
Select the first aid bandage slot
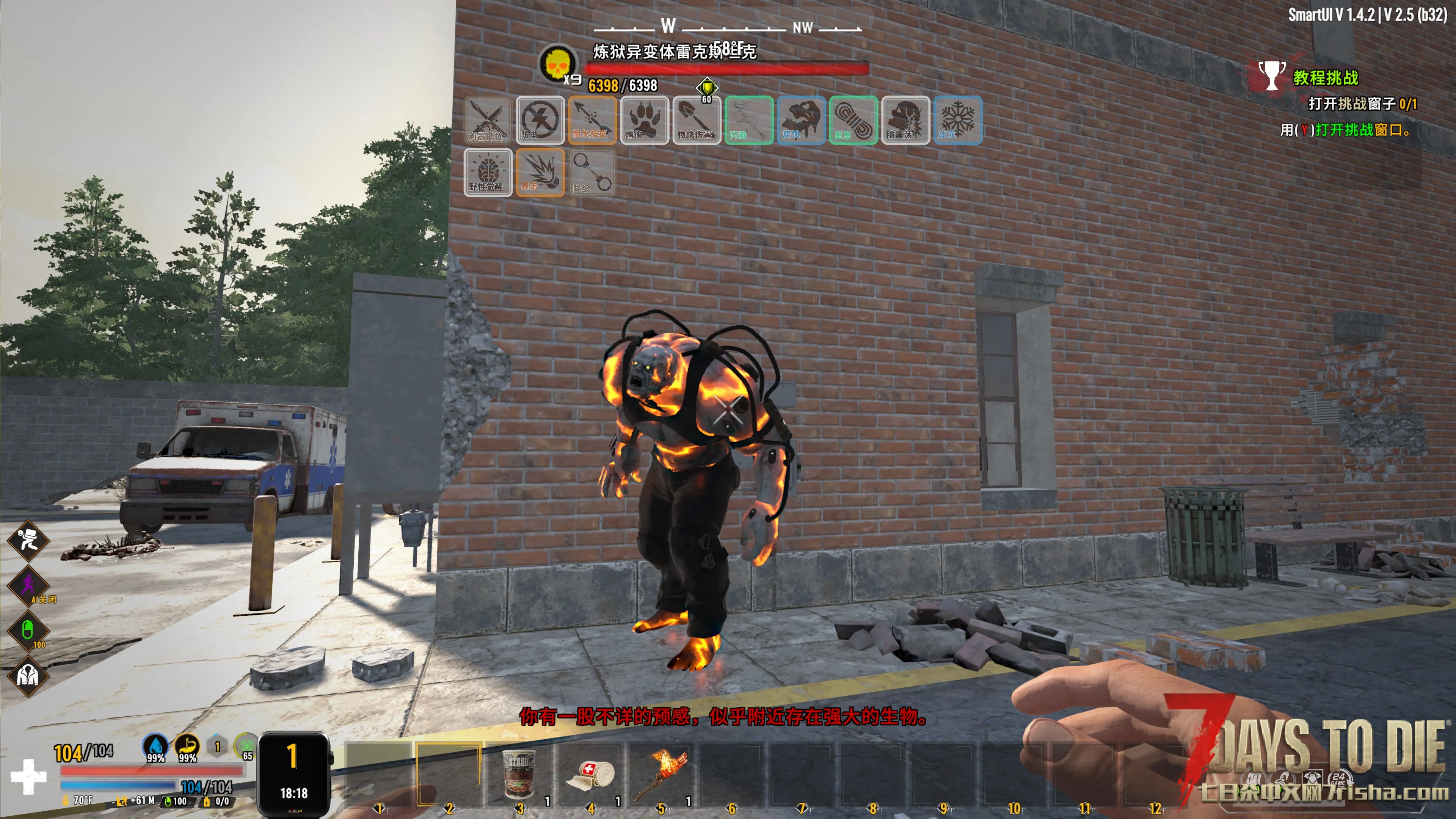(x=590, y=774)
